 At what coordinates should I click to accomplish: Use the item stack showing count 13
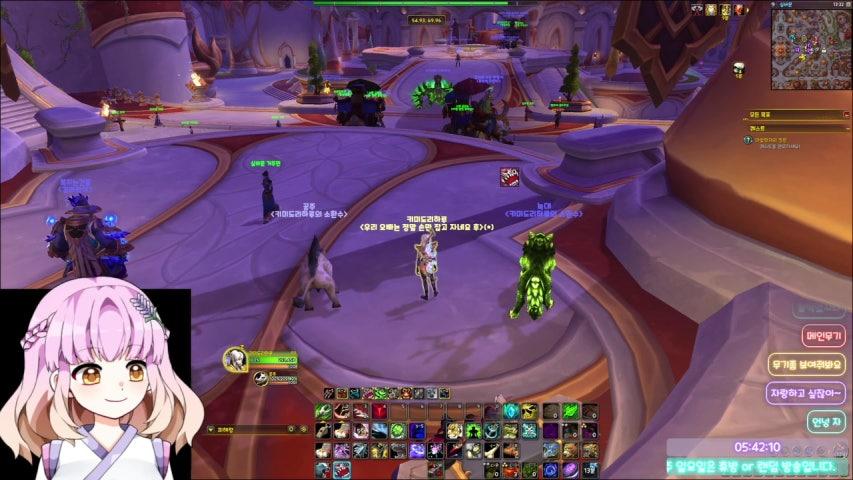[x=589, y=469]
